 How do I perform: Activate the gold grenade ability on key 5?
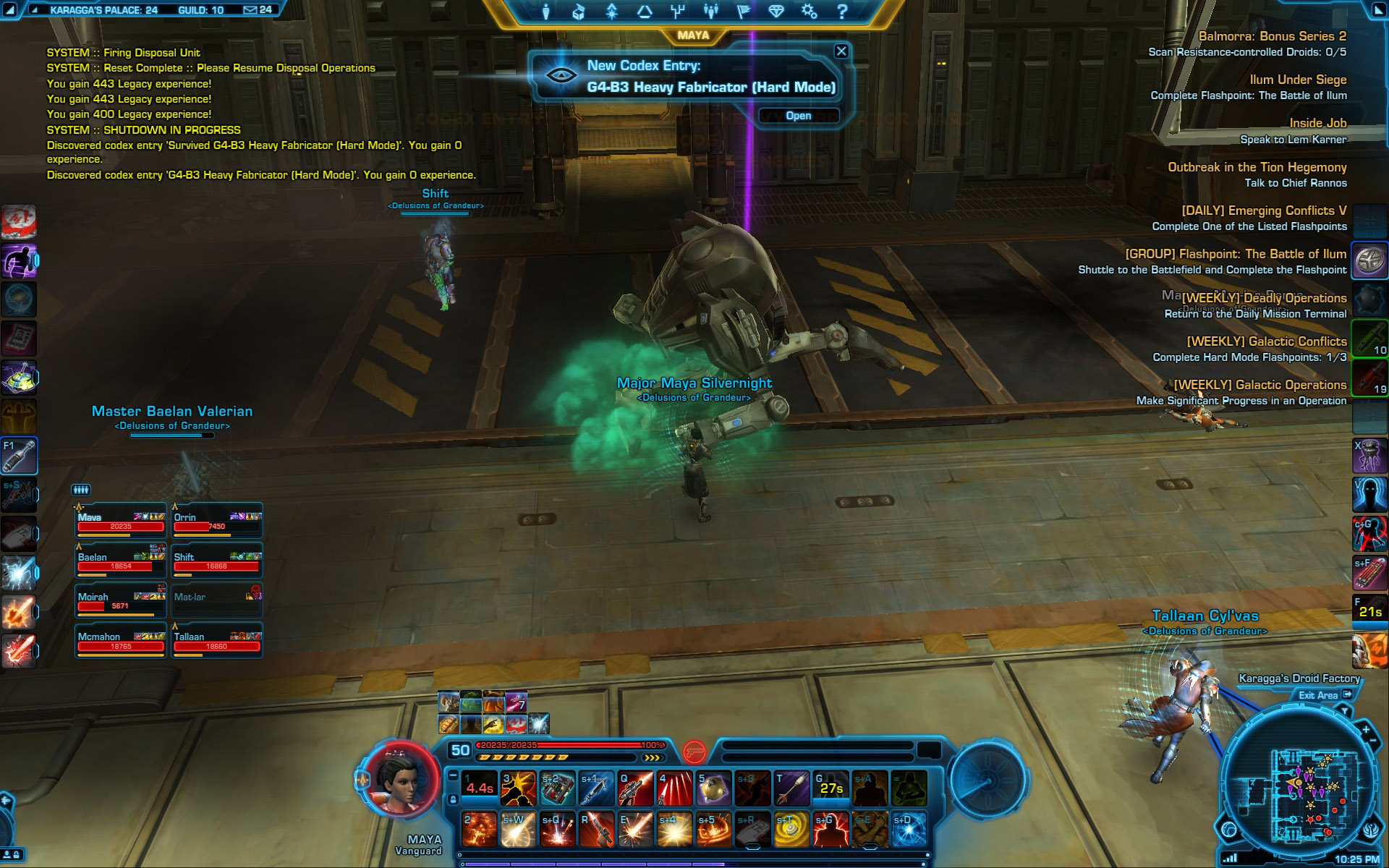(x=713, y=788)
